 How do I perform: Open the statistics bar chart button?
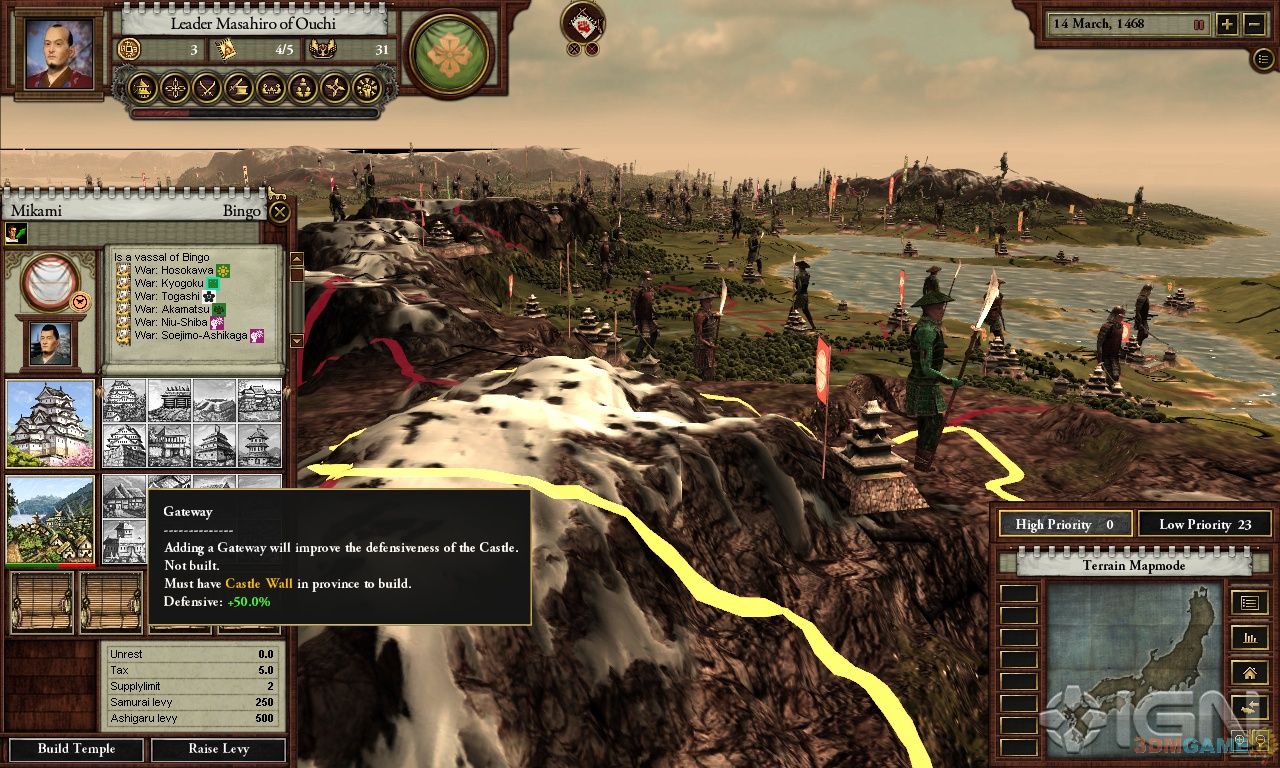(1248, 637)
